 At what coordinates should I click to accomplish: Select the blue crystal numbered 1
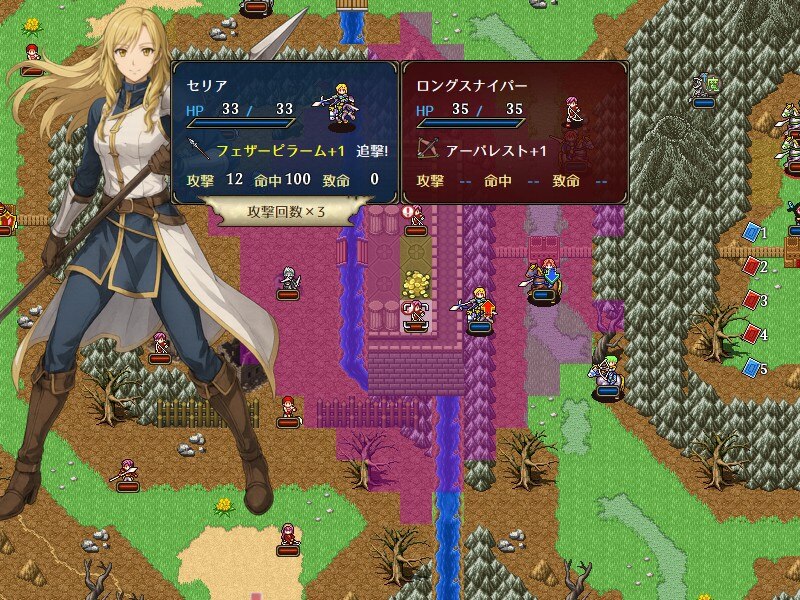pos(752,233)
